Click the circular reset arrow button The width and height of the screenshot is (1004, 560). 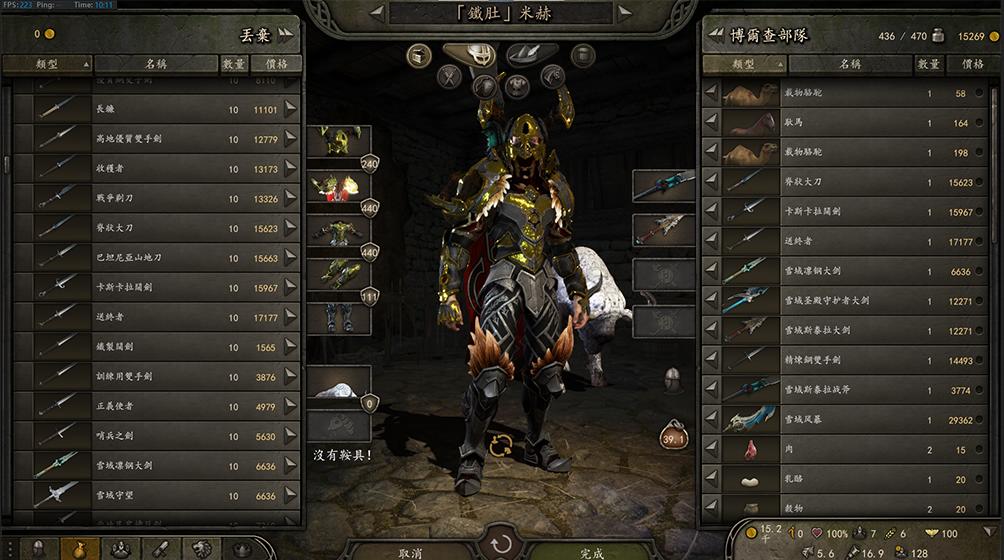click(500, 545)
